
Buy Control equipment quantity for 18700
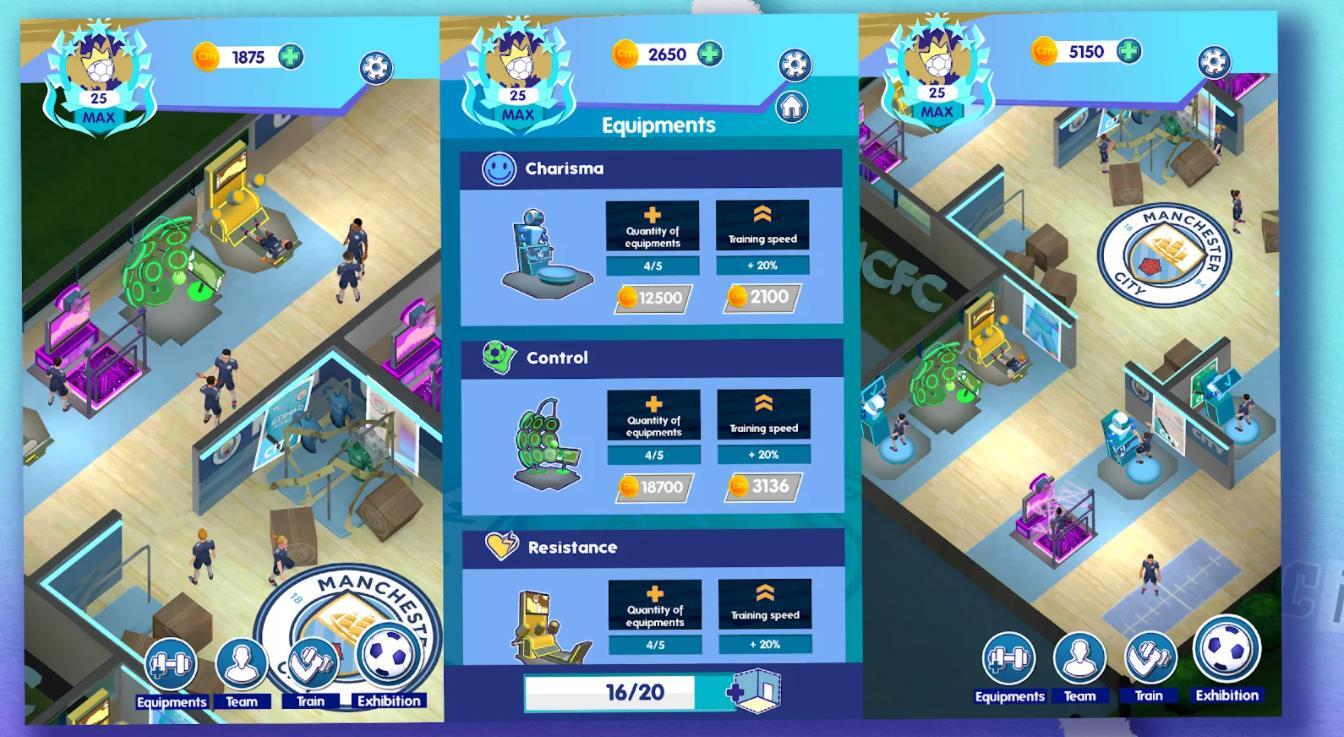click(654, 487)
